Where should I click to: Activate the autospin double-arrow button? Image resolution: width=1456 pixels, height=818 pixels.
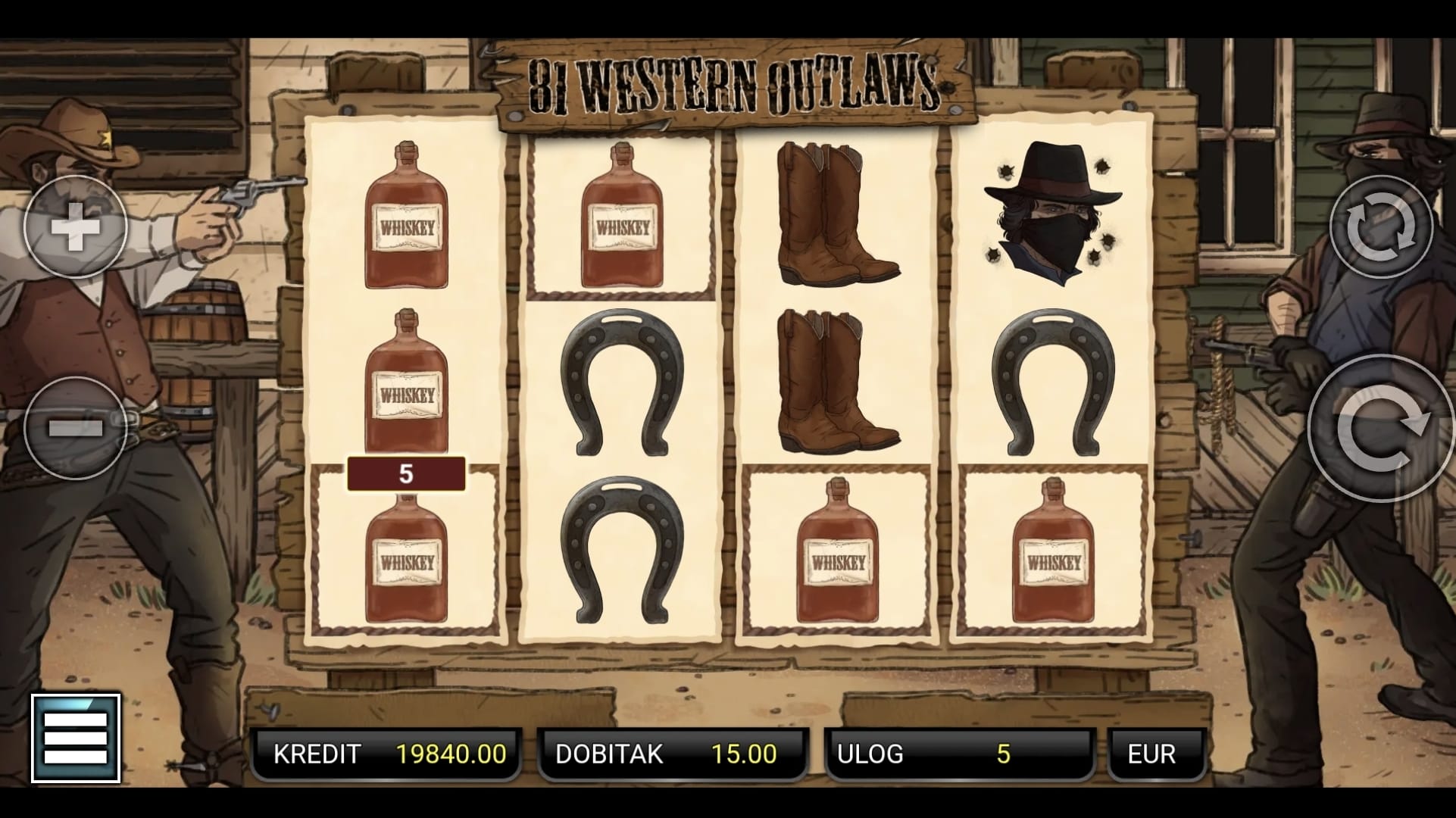[1380, 226]
